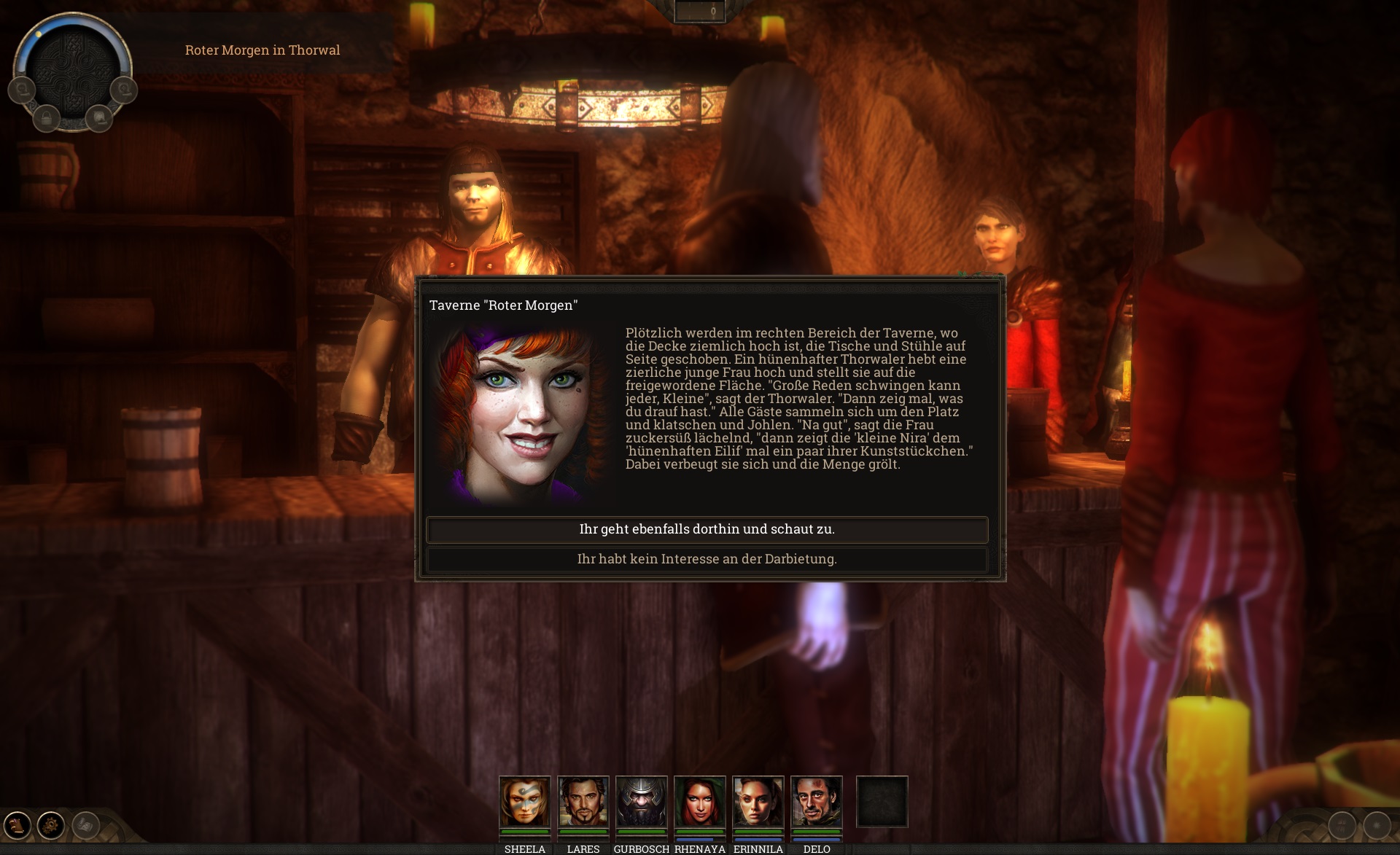
Task: Click the padlock icon on the compass
Action: [x=47, y=117]
